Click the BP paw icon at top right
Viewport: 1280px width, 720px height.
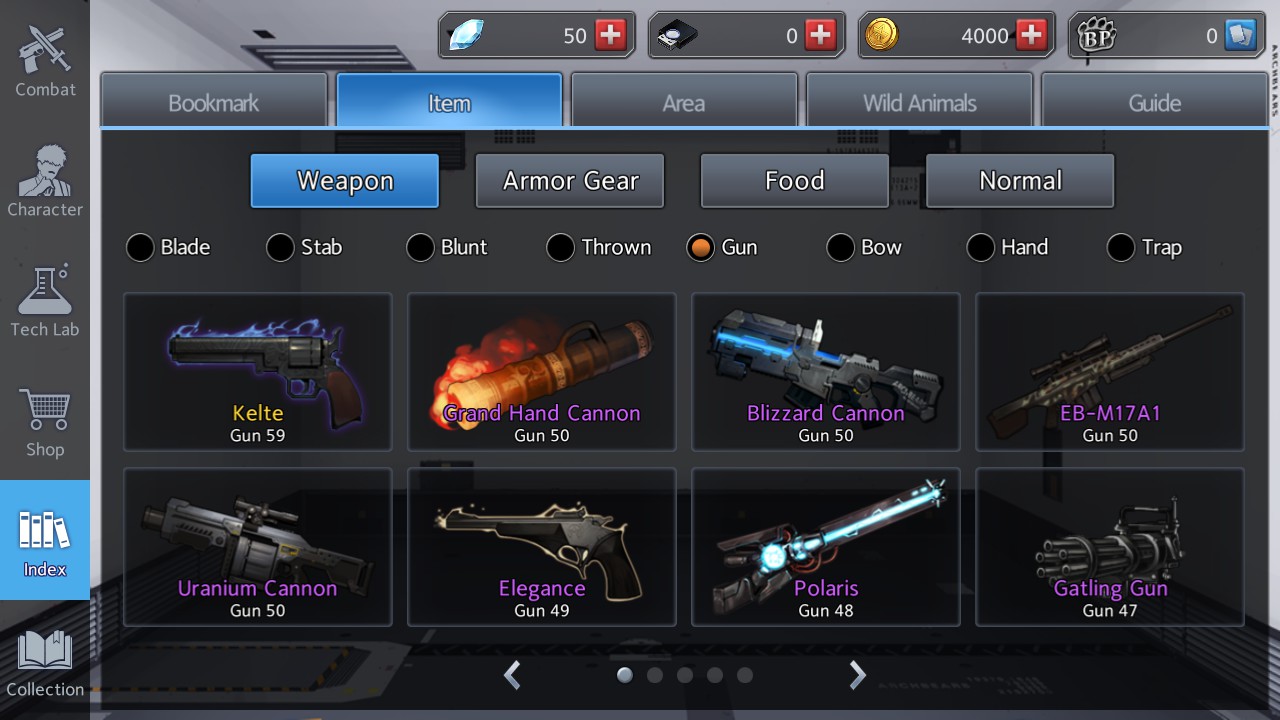[x=1098, y=34]
